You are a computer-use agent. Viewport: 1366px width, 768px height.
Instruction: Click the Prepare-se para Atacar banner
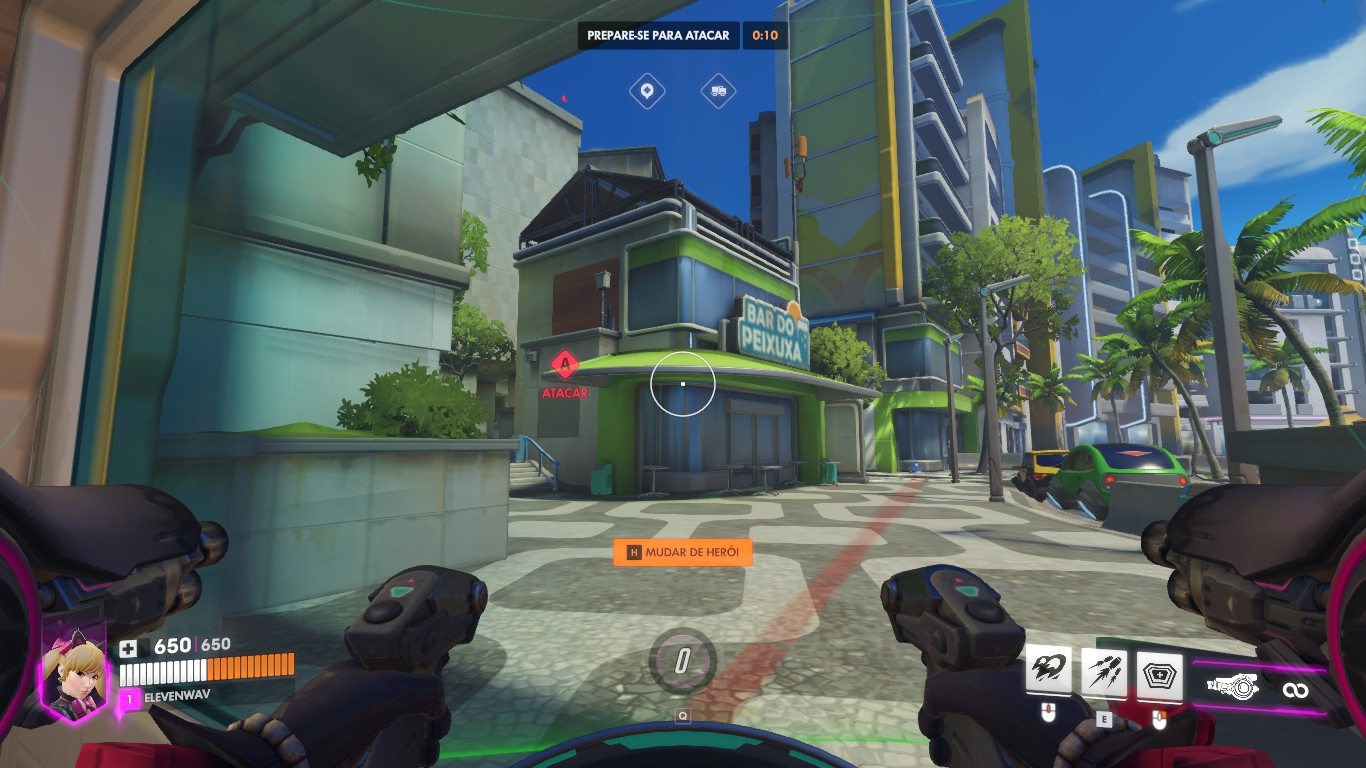coord(659,35)
